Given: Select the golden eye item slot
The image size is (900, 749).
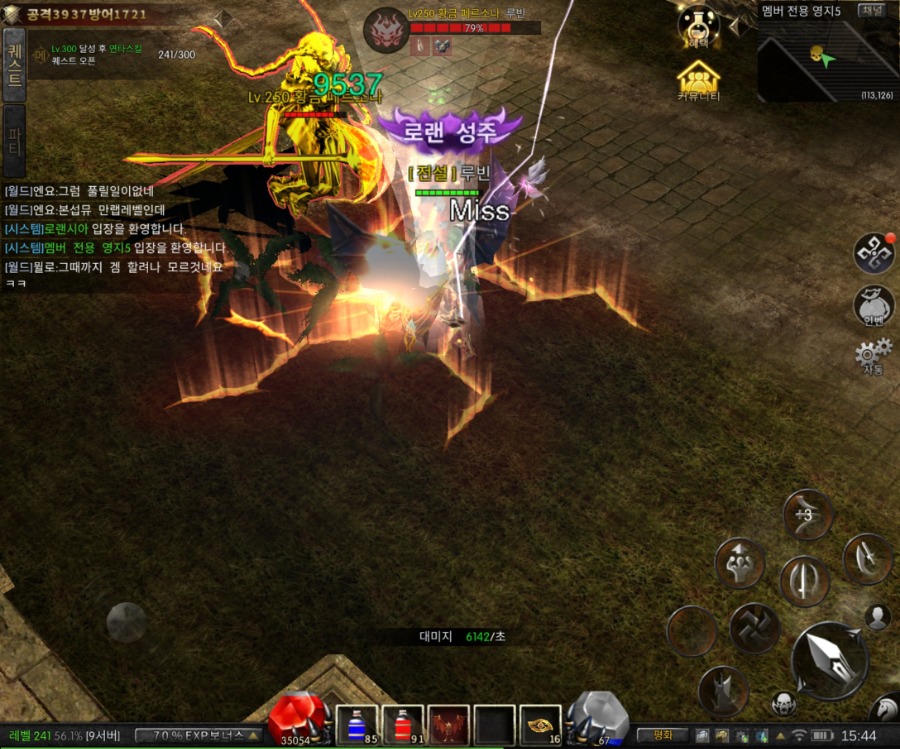Looking at the screenshot, I should [540, 724].
